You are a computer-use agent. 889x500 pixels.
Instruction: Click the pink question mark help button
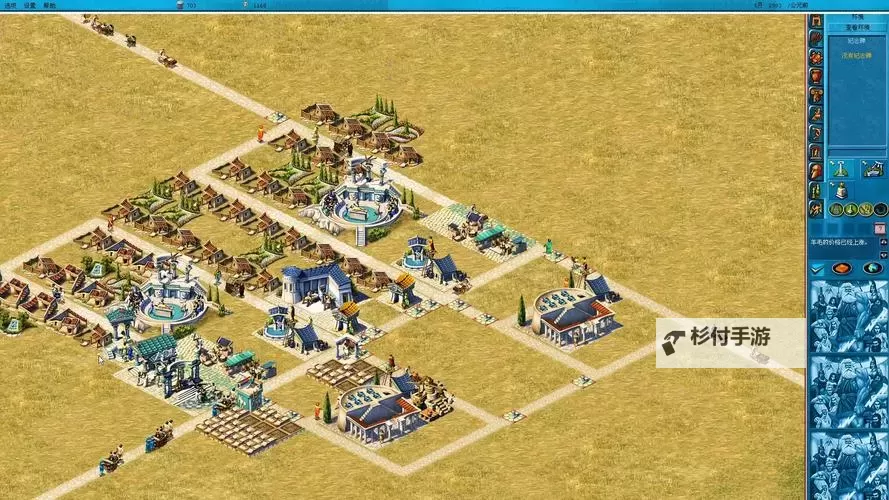tap(879, 229)
